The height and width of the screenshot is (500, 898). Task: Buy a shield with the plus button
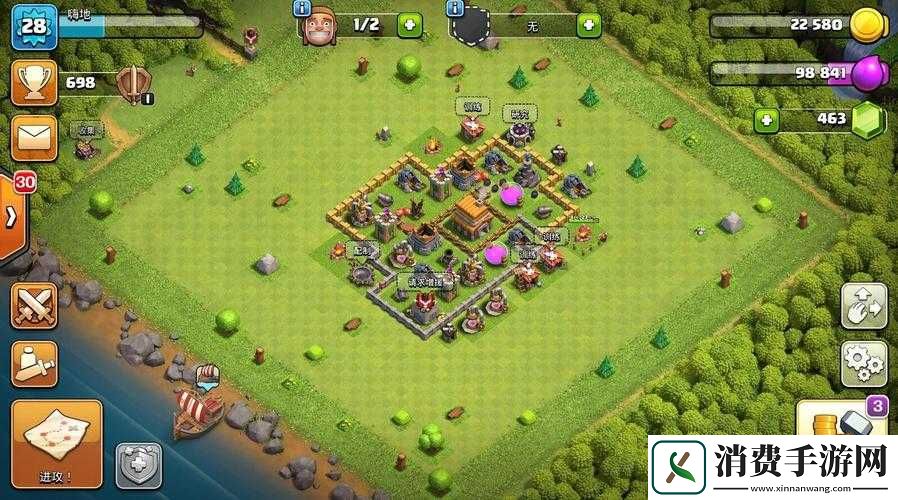[588, 25]
